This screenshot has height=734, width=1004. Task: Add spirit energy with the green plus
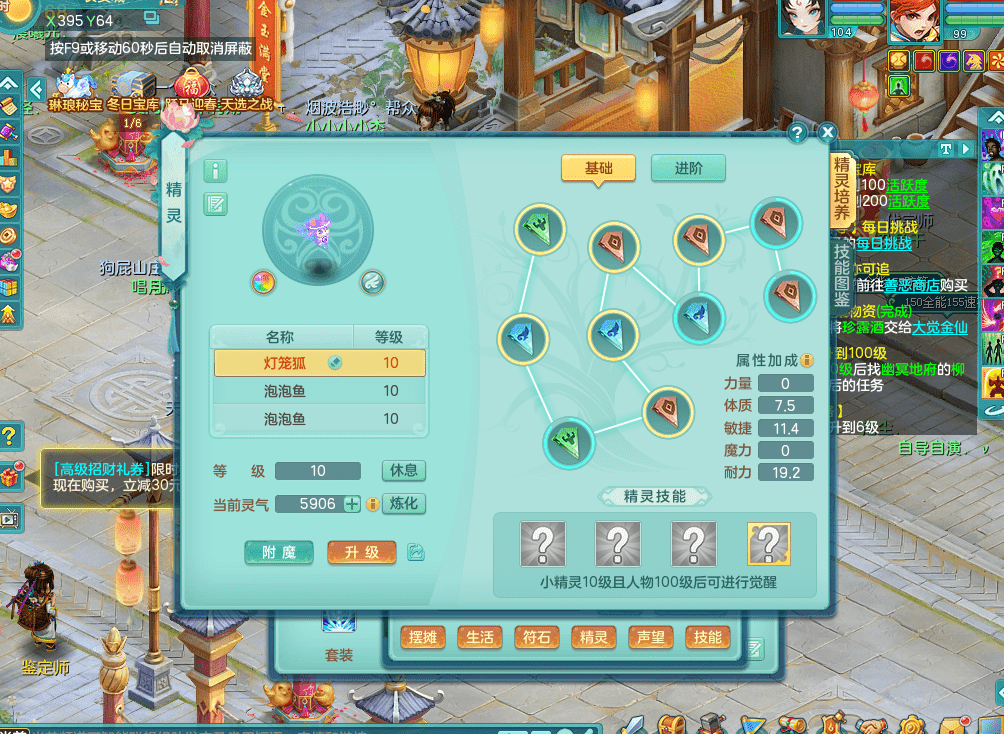[352, 504]
